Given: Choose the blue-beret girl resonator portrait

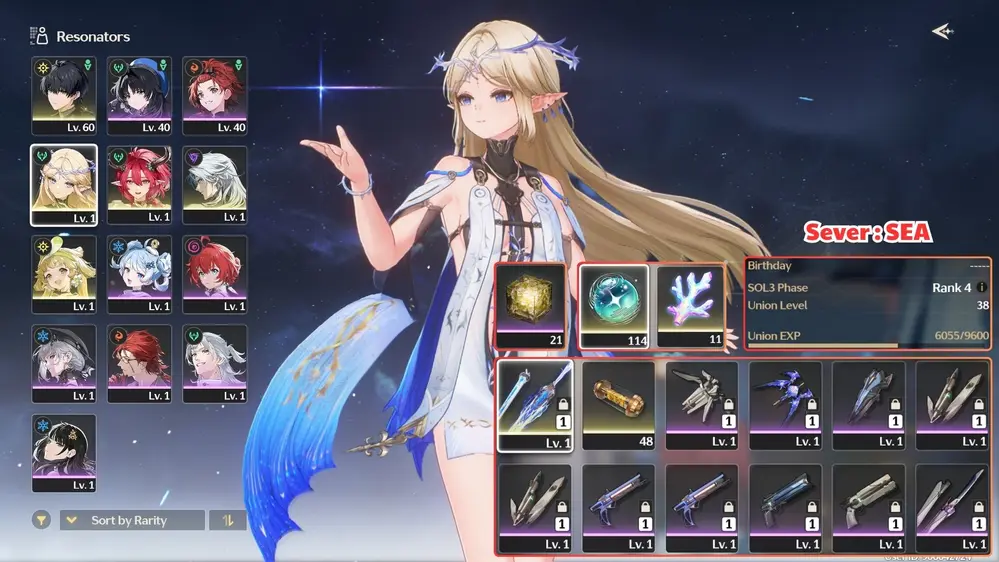Looking at the screenshot, I should (x=139, y=95).
